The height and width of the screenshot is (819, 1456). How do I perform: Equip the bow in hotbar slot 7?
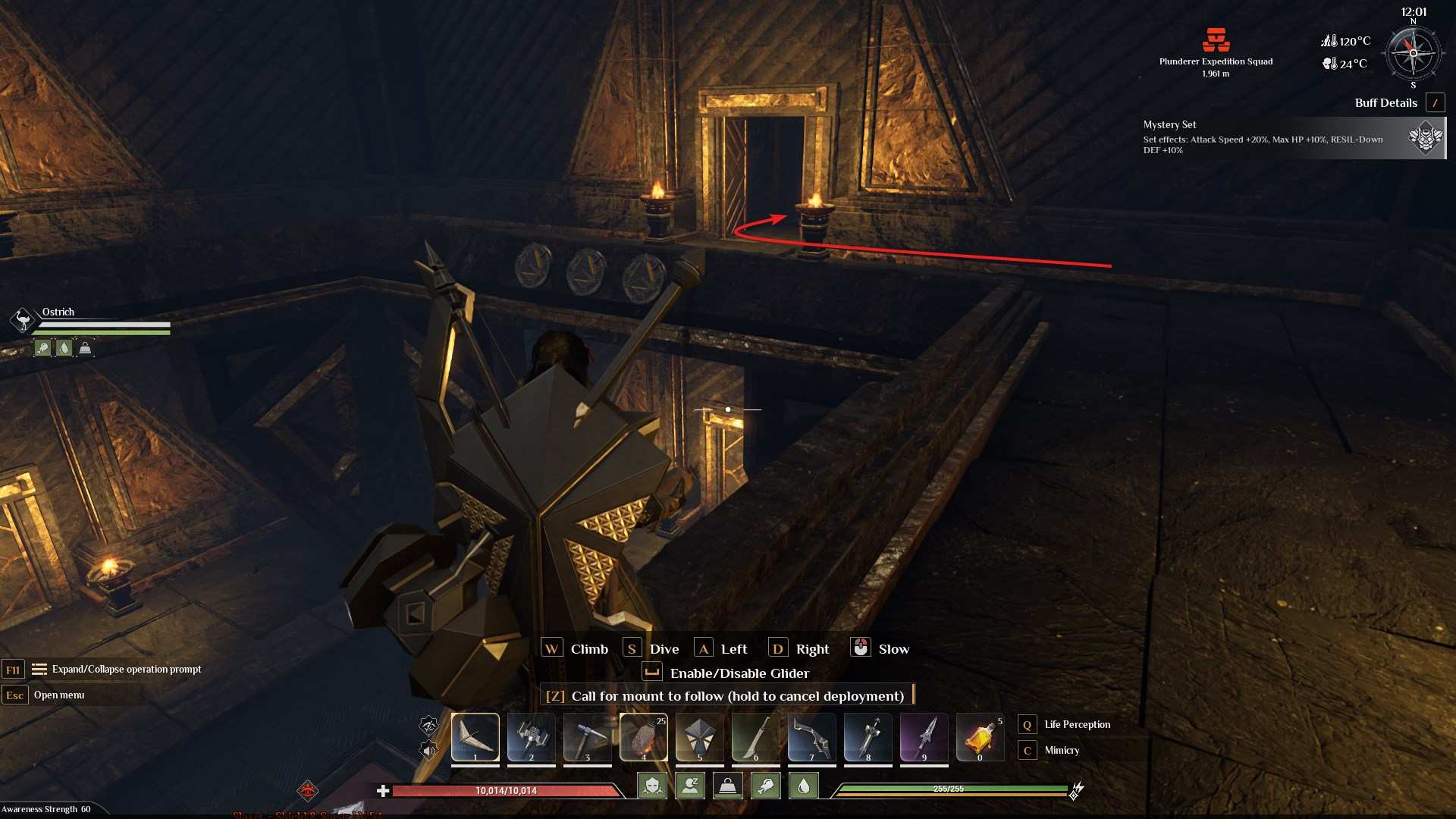pos(812,736)
